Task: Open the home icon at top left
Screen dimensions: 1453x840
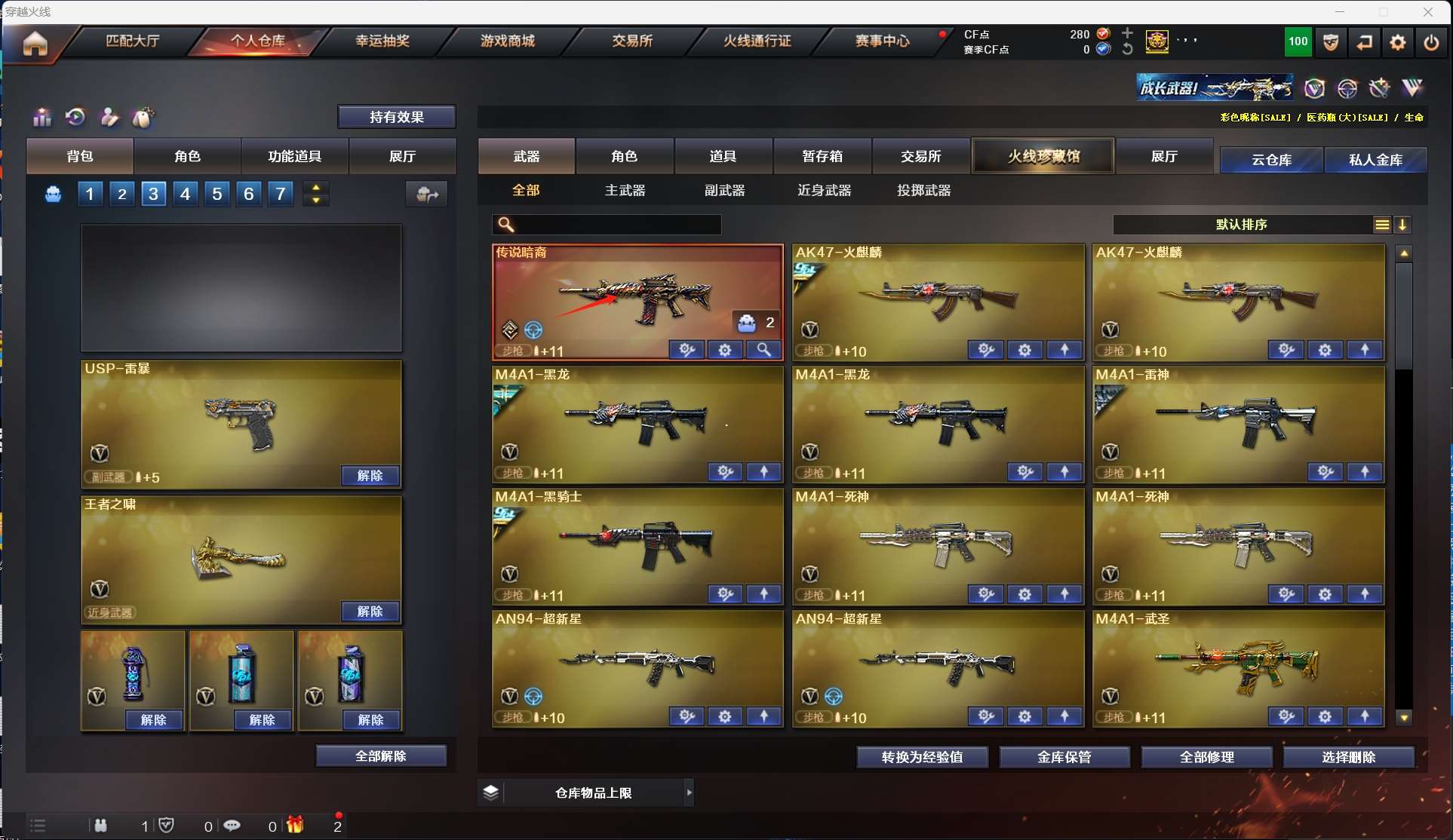Action: point(35,45)
